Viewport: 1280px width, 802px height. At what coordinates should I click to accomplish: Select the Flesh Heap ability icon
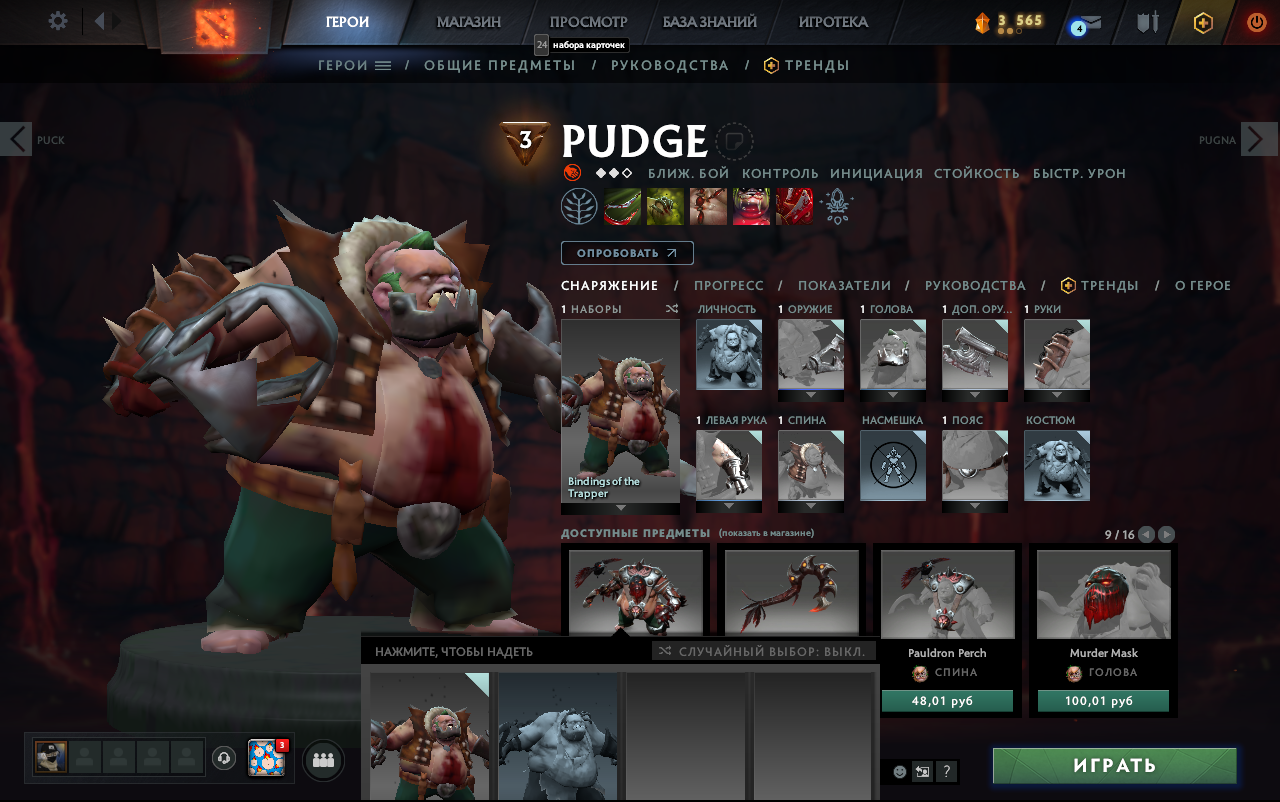tap(708, 206)
